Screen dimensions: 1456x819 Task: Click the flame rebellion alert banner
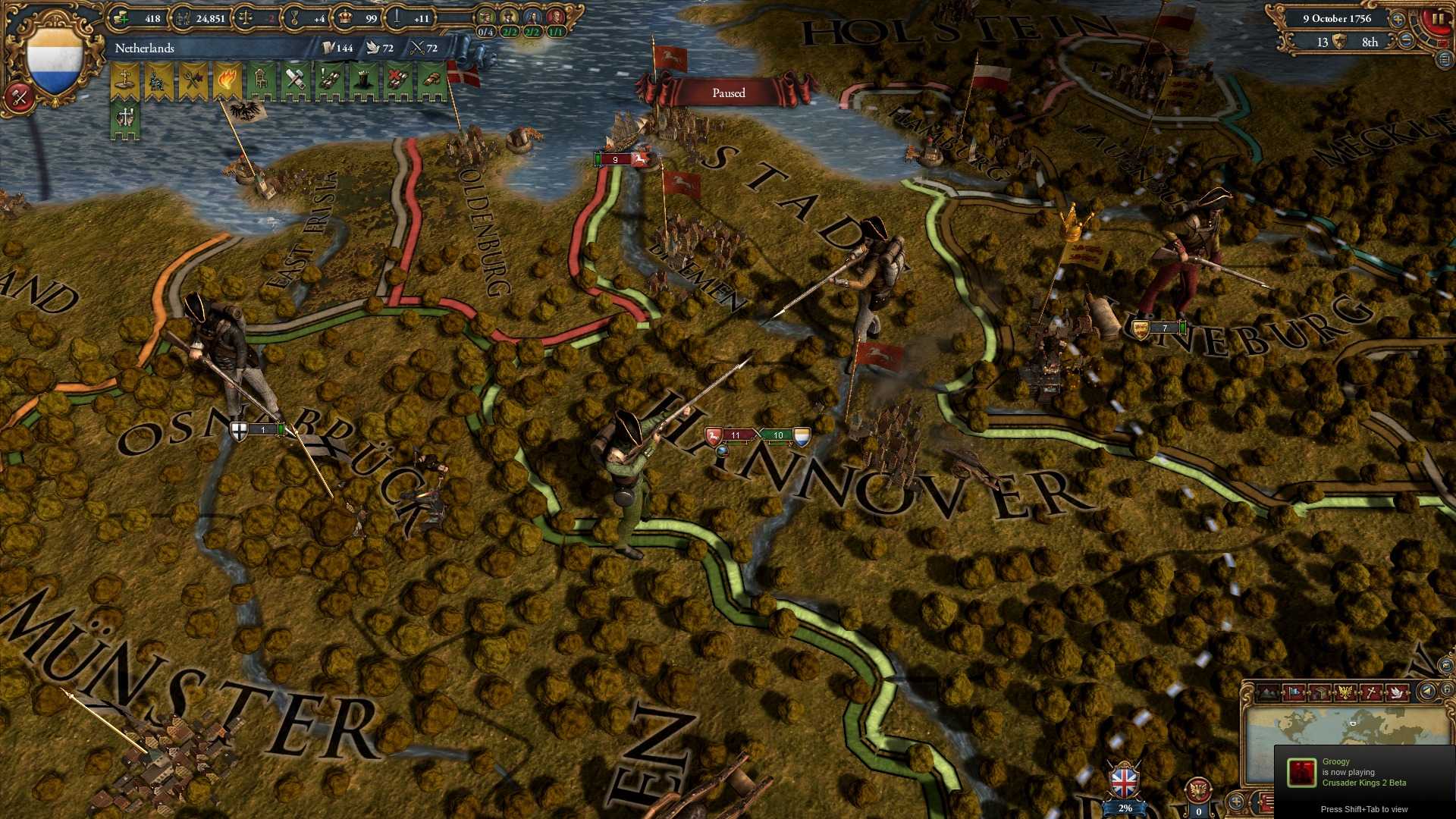click(227, 79)
